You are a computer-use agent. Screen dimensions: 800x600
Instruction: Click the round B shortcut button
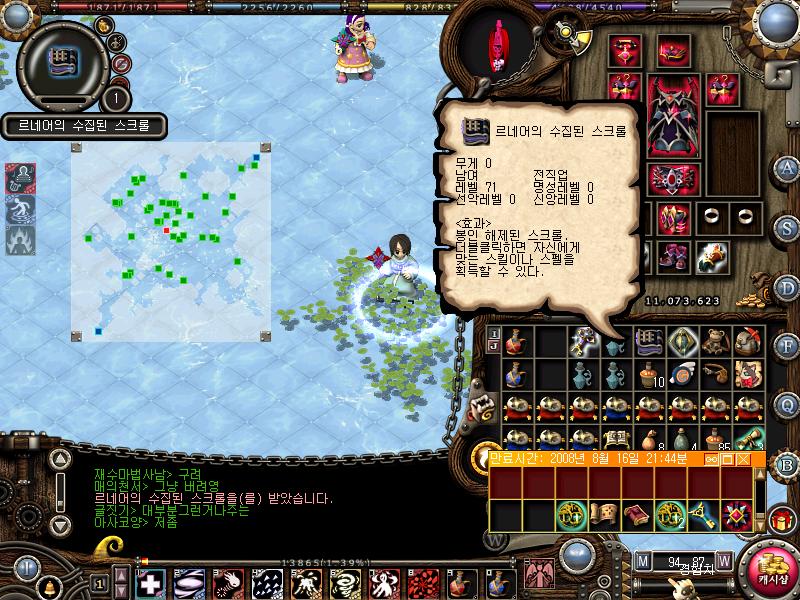(787, 463)
